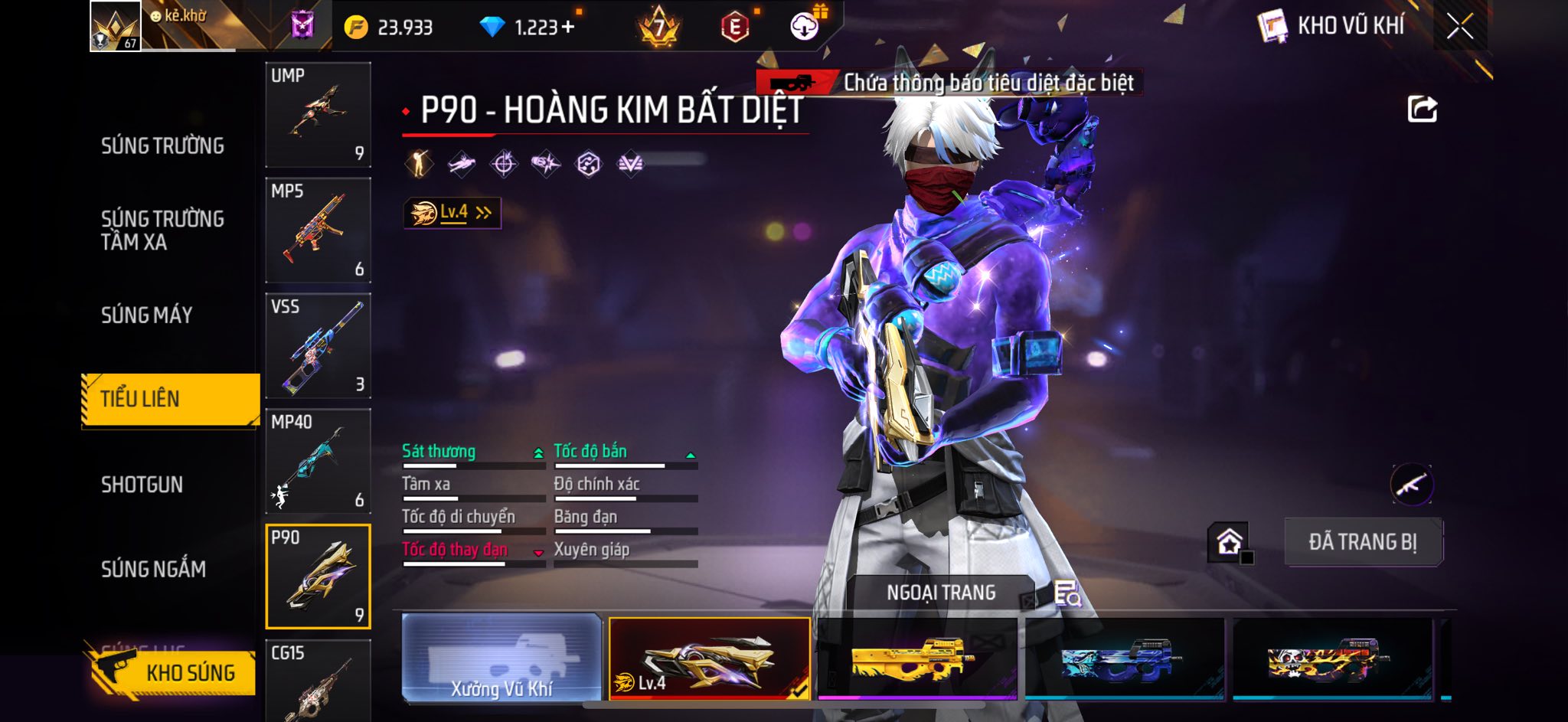Open the CG15 weapon tile
This screenshot has width=1568, height=722.
click(318, 681)
